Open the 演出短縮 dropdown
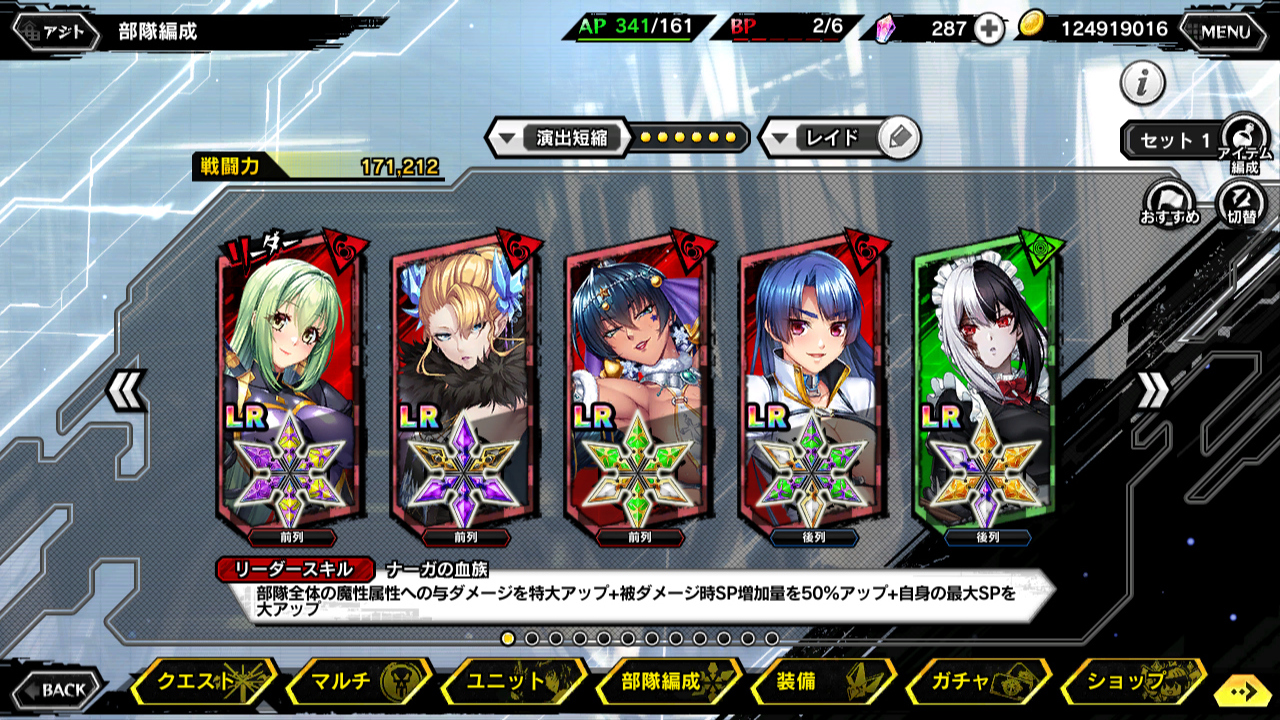The height and width of the screenshot is (720, 1280). 558,138
